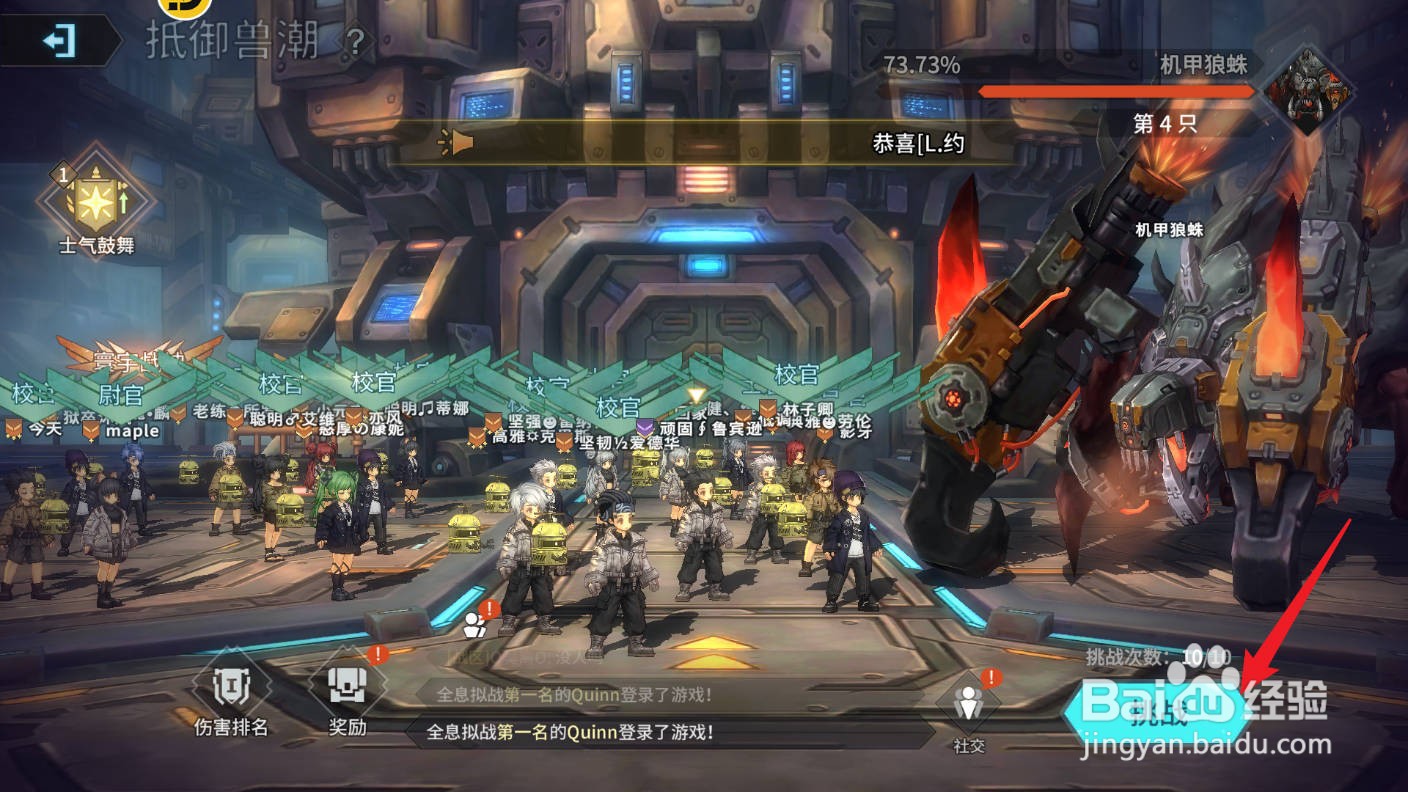The image size is (1408, 792).
Task: Tap the friends icon with red alert
Action: 475,624
